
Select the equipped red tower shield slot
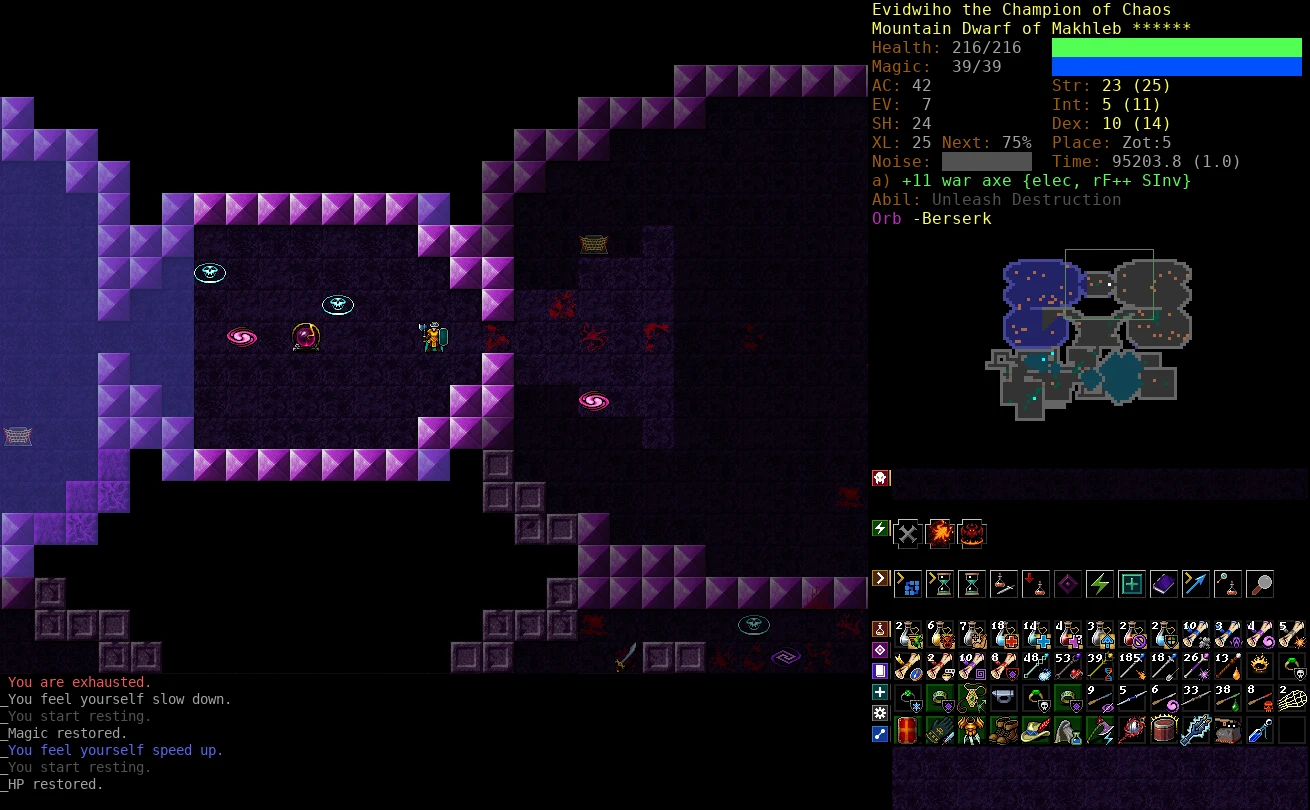click(907, 730)
